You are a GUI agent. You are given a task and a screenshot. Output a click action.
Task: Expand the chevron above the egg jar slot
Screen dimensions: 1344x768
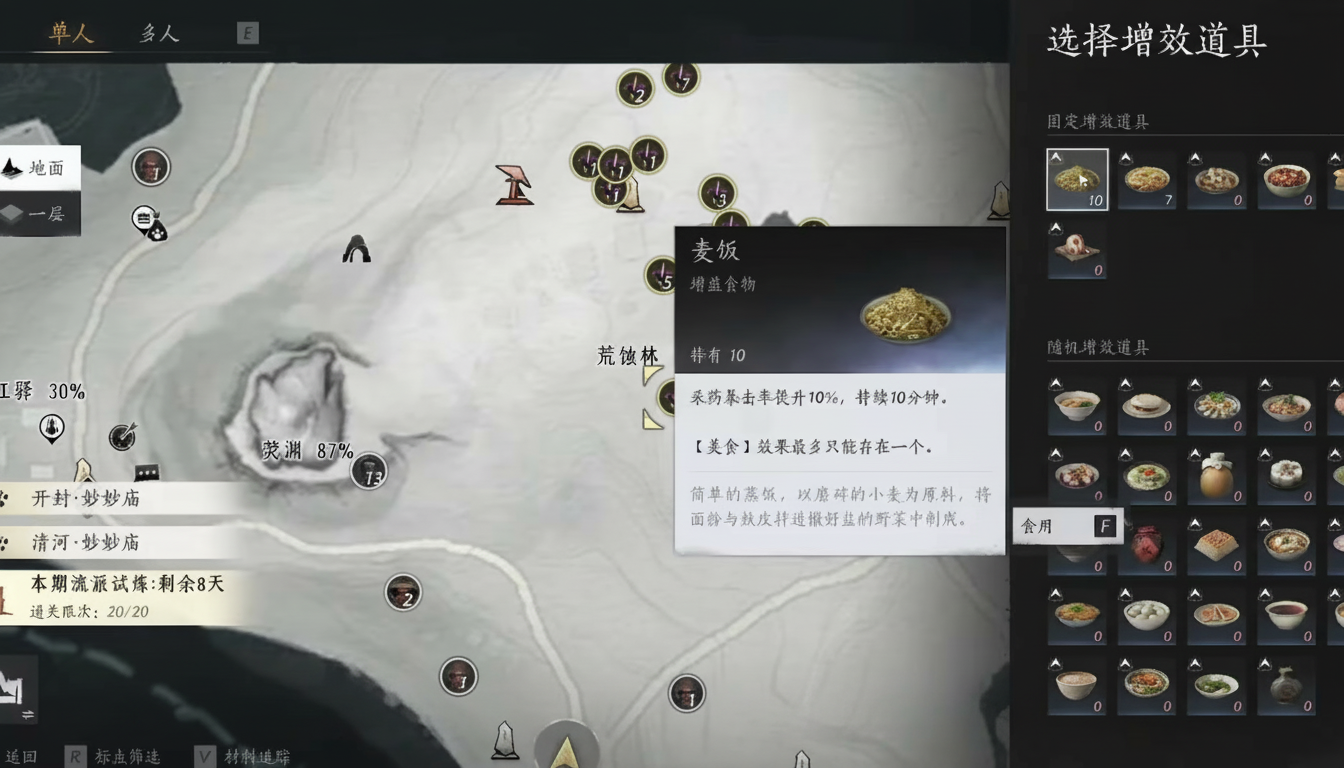[x=1196, y=452]
